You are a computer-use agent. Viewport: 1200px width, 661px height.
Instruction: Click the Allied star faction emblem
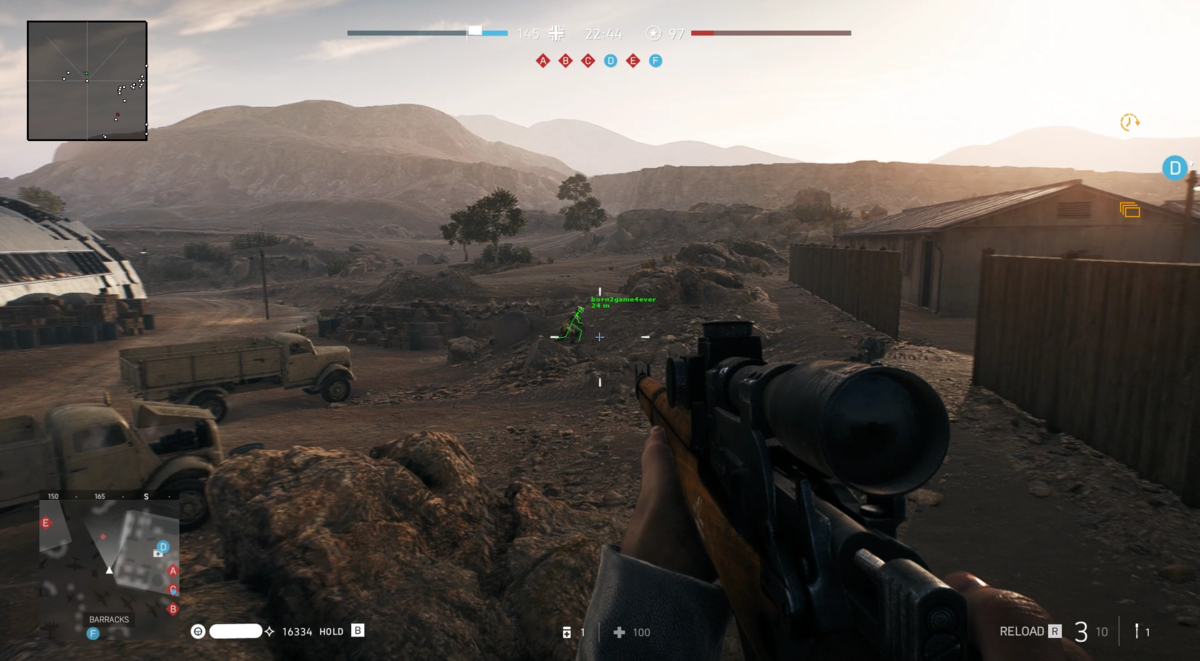point(653,33)
